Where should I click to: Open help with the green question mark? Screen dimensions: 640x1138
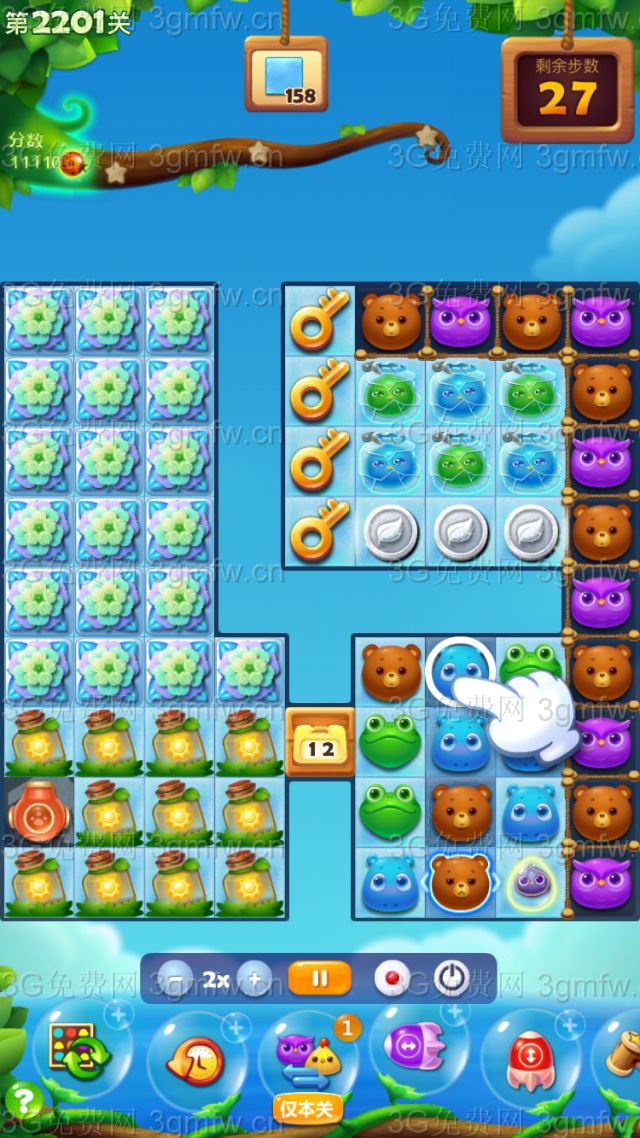pos(22,1102)
